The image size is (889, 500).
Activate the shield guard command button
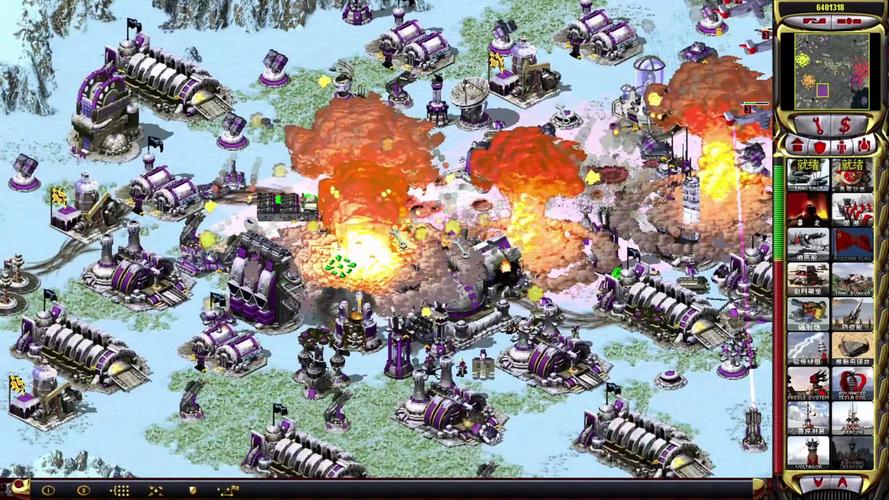[192, 490]
